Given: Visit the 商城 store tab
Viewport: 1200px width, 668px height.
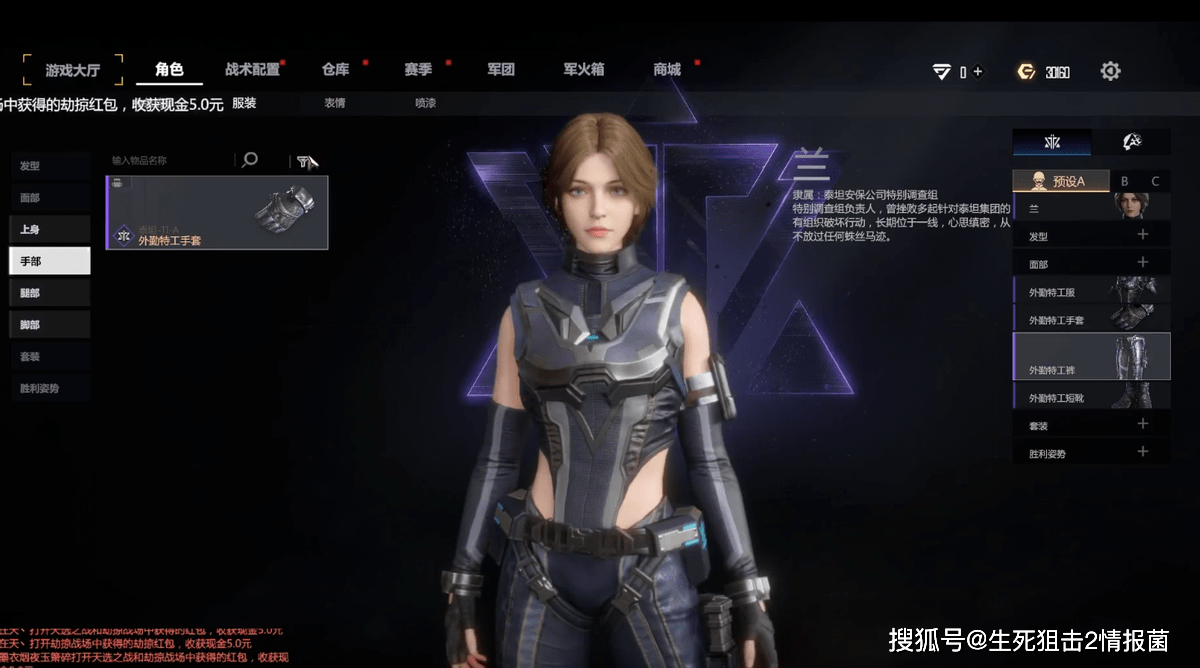Looking at the screenshot, I should pos(667,70).
